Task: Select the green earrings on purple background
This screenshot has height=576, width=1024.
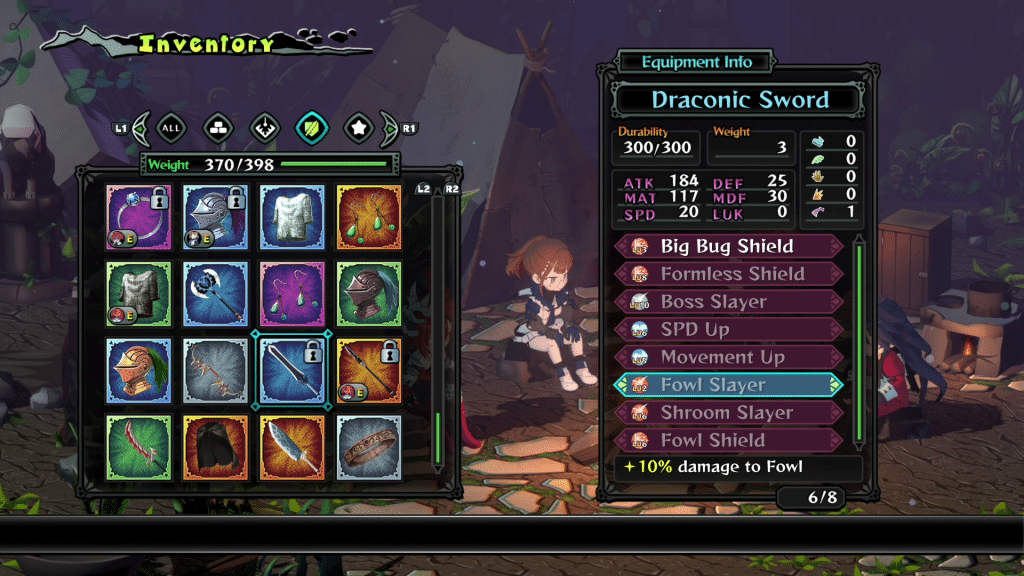Action: click(292, 293)
